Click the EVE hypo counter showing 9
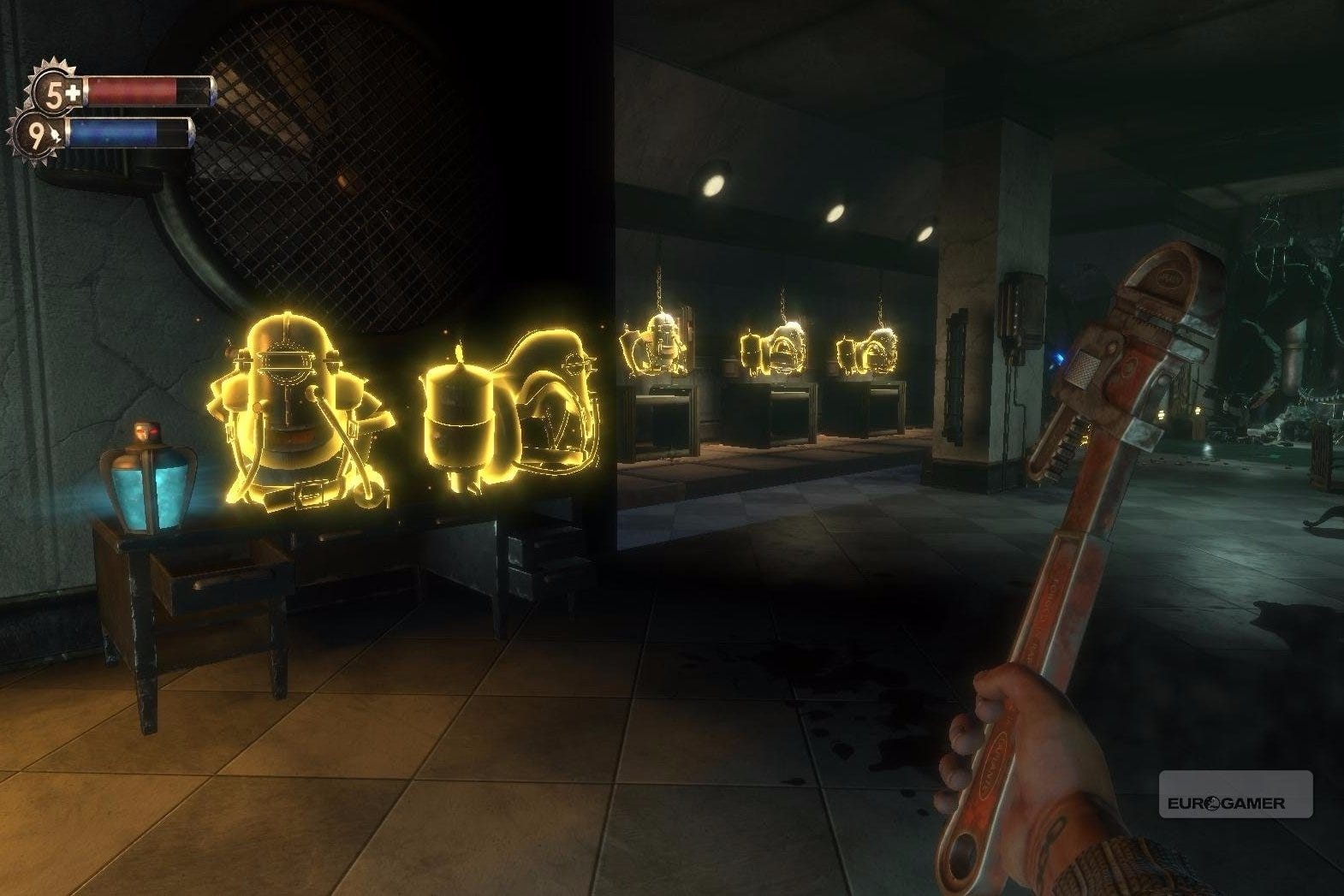The height and width of the screenshot is (896, 1344). pos(41,132)
